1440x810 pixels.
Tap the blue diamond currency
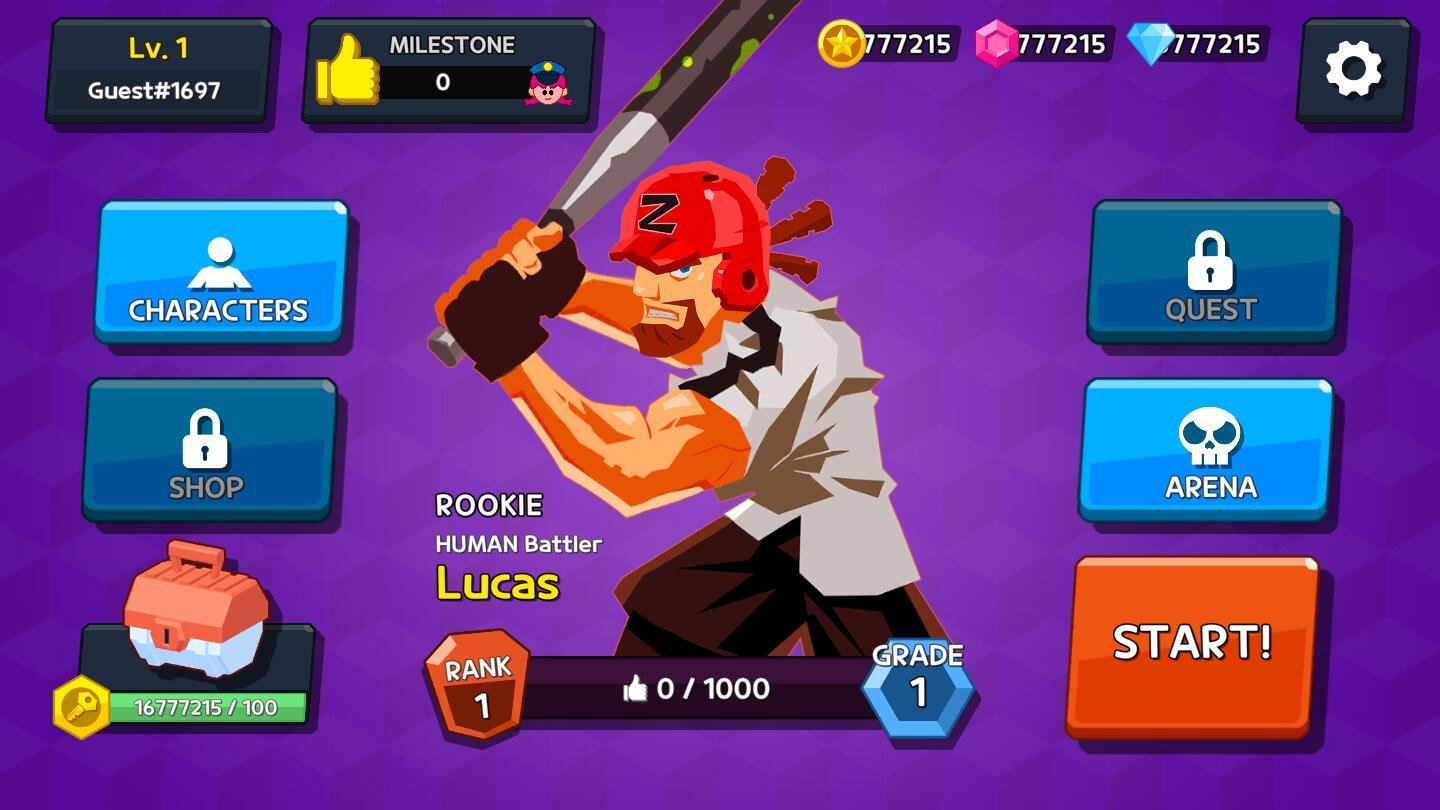click(1151, 44)
